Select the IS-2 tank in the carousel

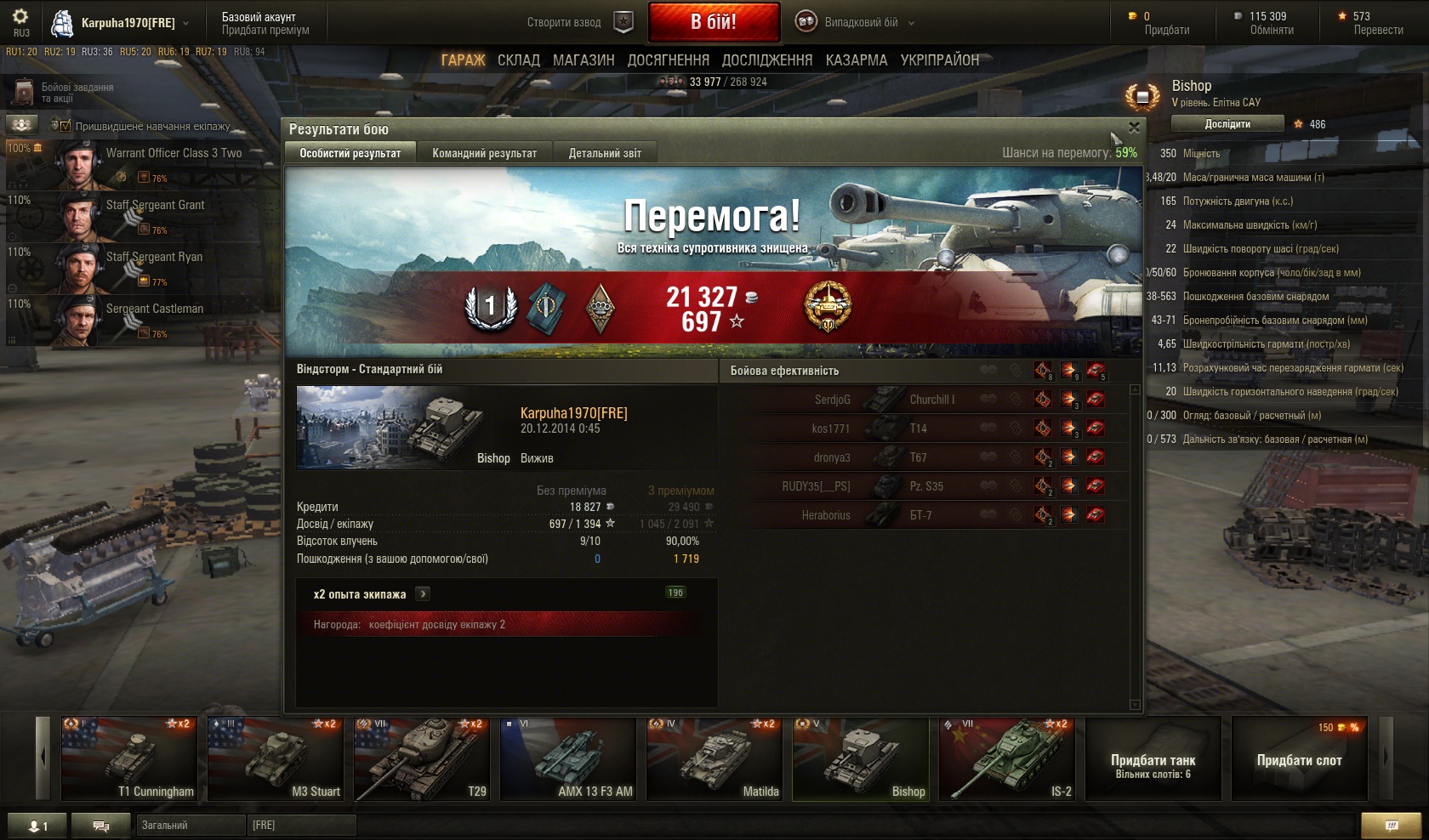click(1008, 759)
